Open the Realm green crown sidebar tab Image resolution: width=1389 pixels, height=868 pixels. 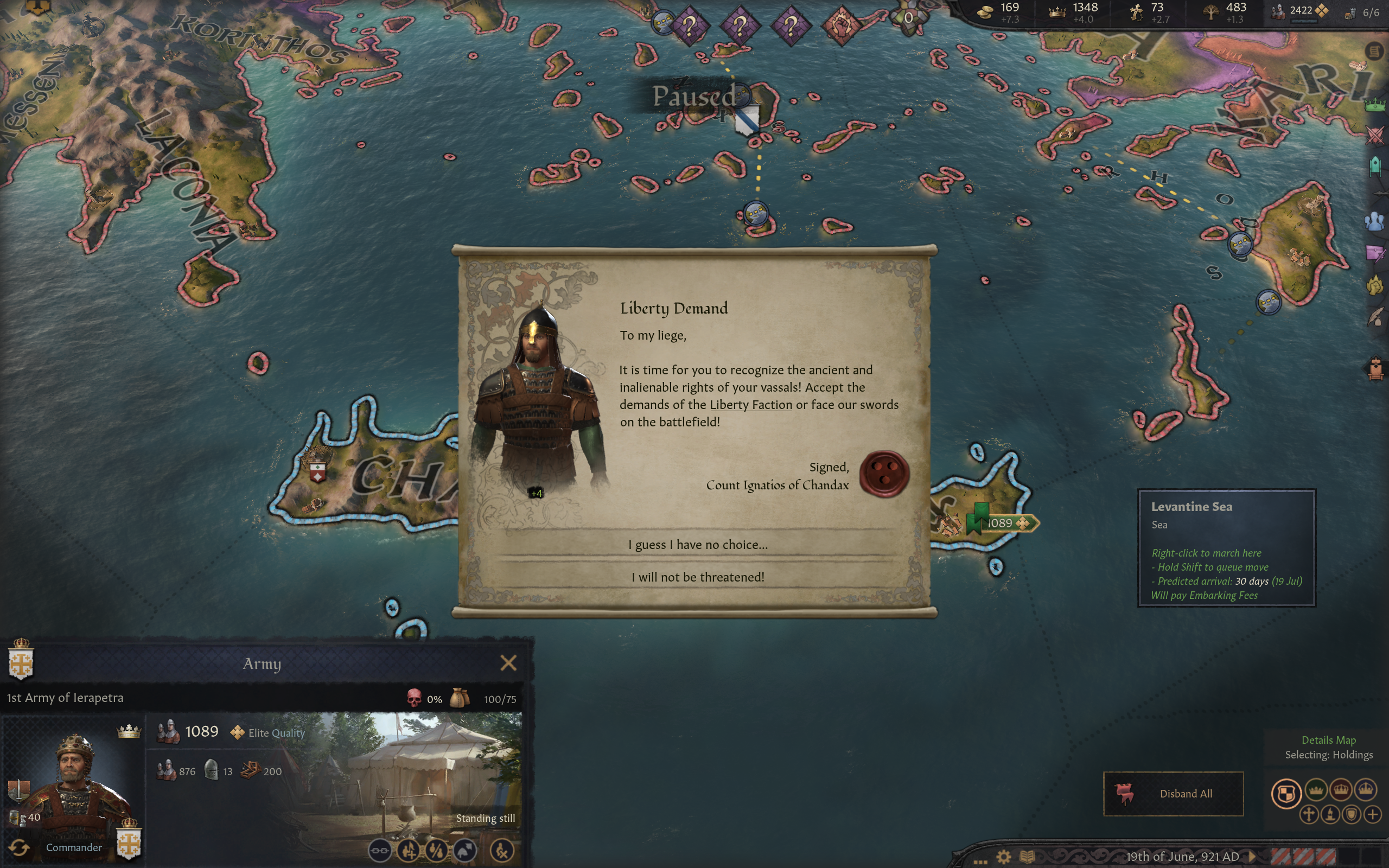pyautogui.click(x=1375, y=105)
